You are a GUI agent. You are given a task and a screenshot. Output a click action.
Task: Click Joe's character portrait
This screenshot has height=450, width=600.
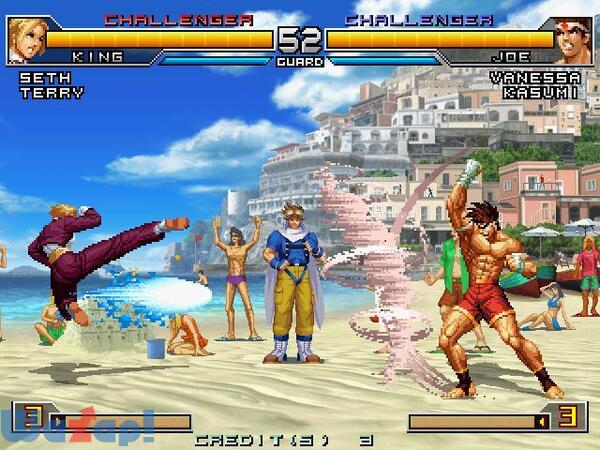coord(573,40)
